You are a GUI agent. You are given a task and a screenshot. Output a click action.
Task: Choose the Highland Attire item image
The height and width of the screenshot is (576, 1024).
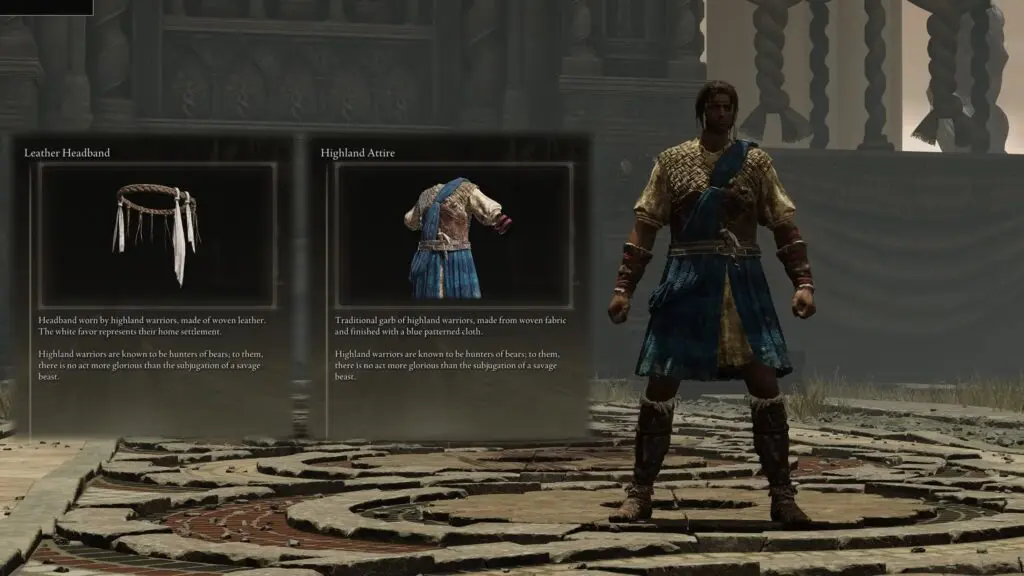[x=453, y=236]
